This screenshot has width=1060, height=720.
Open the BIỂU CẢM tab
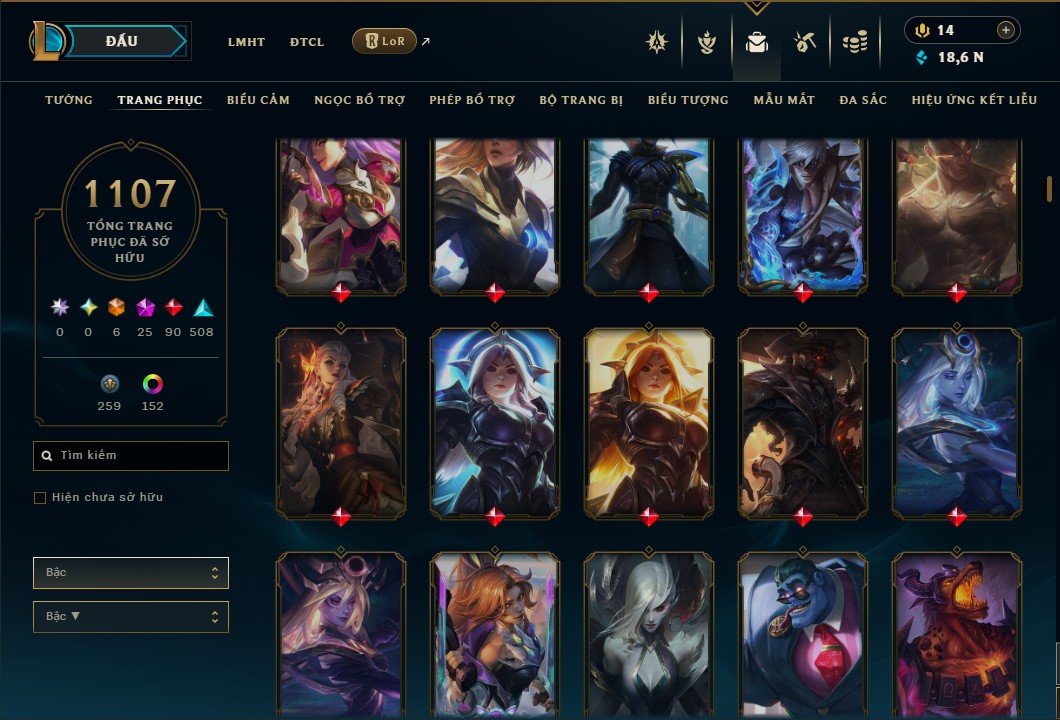click(x=258, y=100)
